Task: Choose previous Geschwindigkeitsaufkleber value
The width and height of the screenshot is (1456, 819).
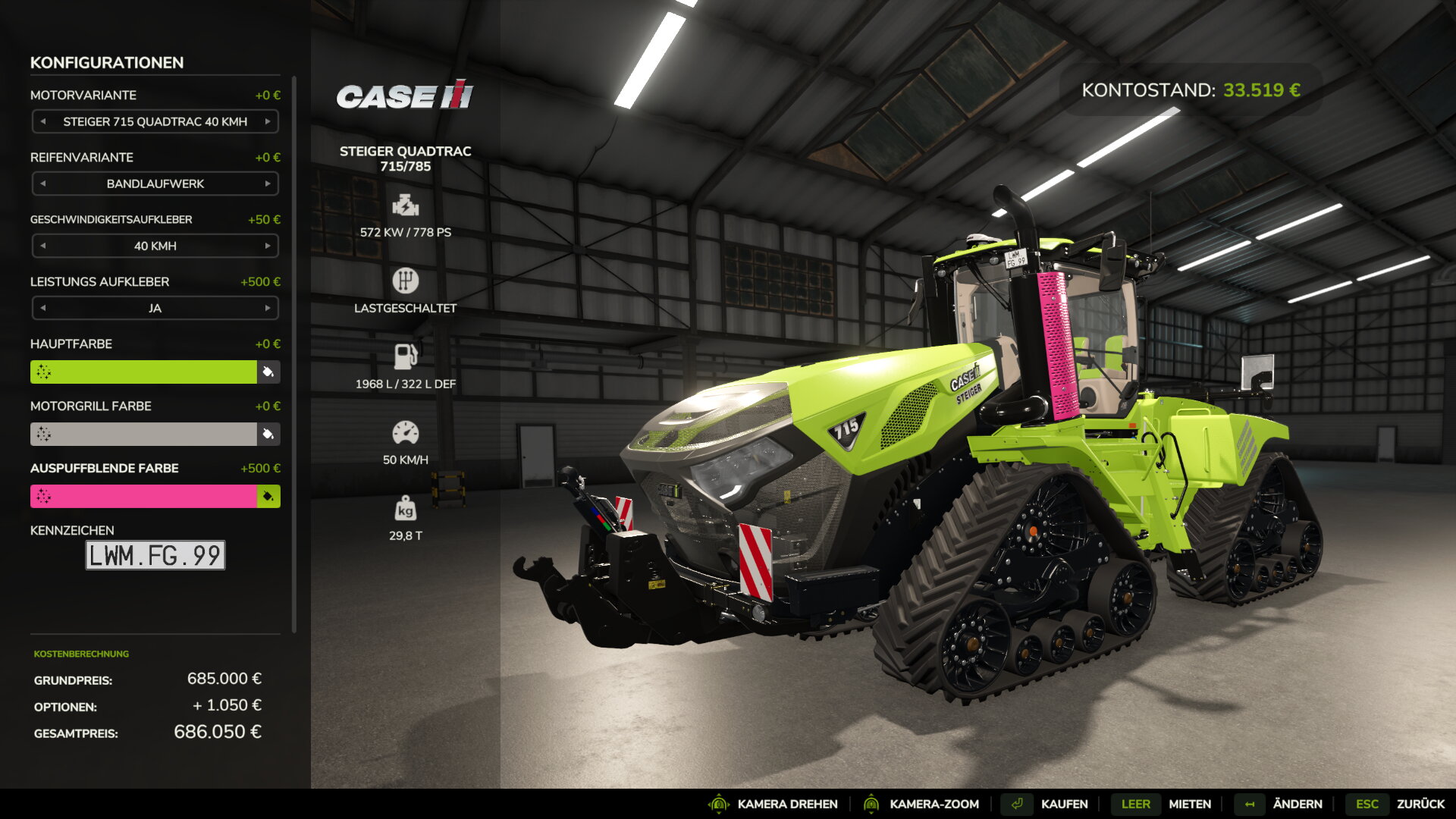Action: [43, 246]
